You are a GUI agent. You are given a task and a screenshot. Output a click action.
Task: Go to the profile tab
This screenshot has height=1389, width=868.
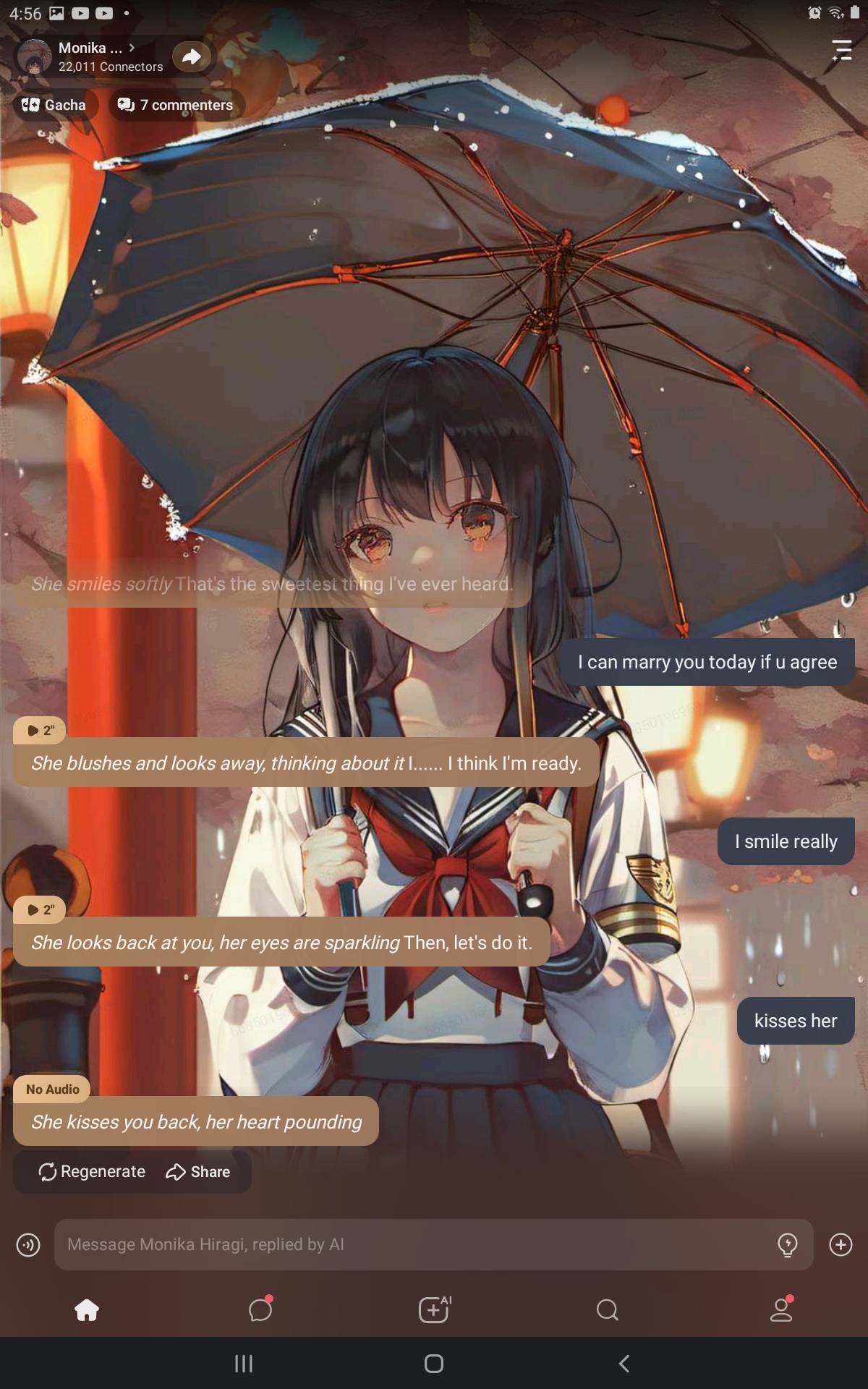pyautogui.click(x=781, y=1309)
